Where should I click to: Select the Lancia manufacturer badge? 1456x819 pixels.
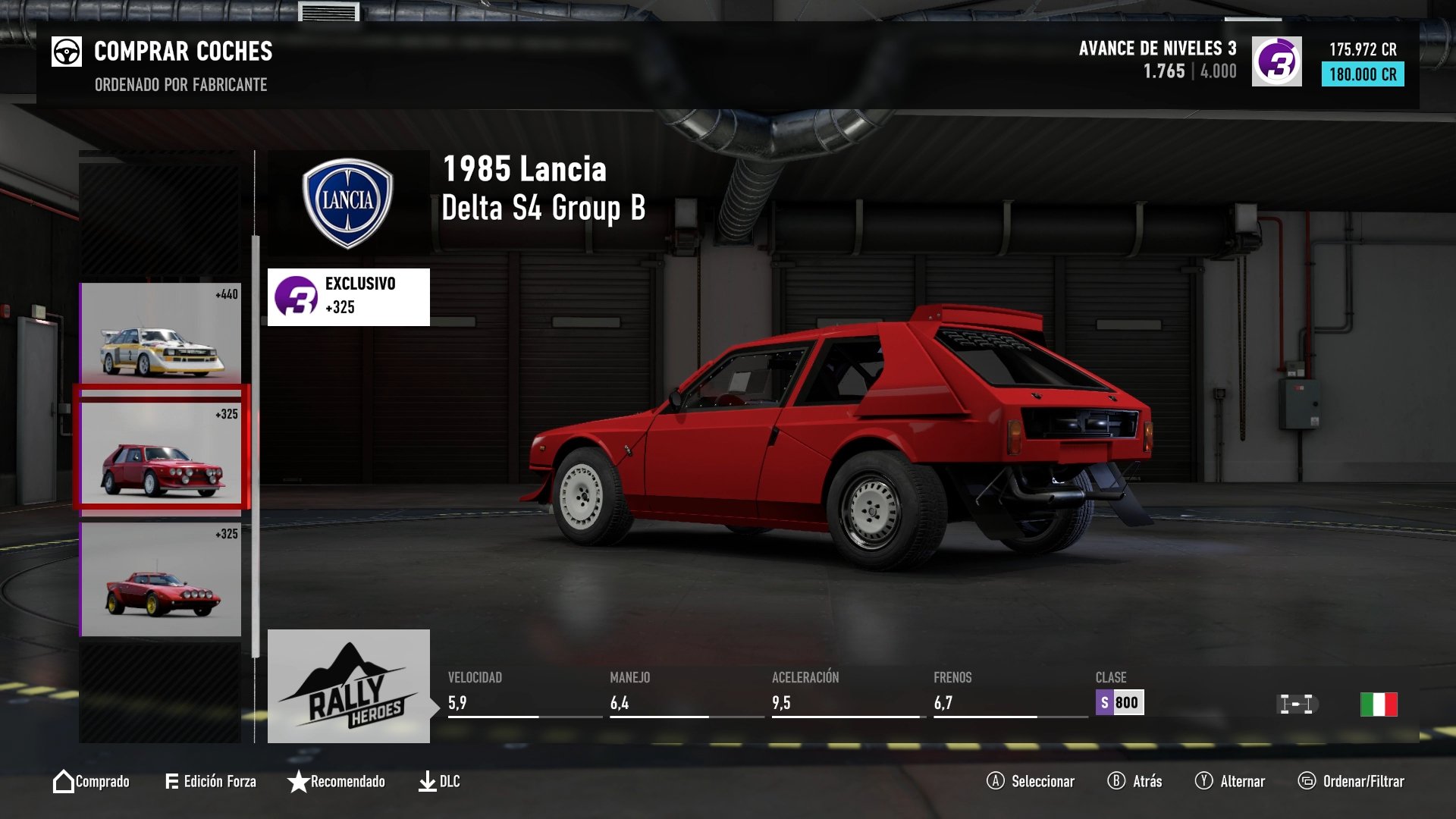(348, 202)
